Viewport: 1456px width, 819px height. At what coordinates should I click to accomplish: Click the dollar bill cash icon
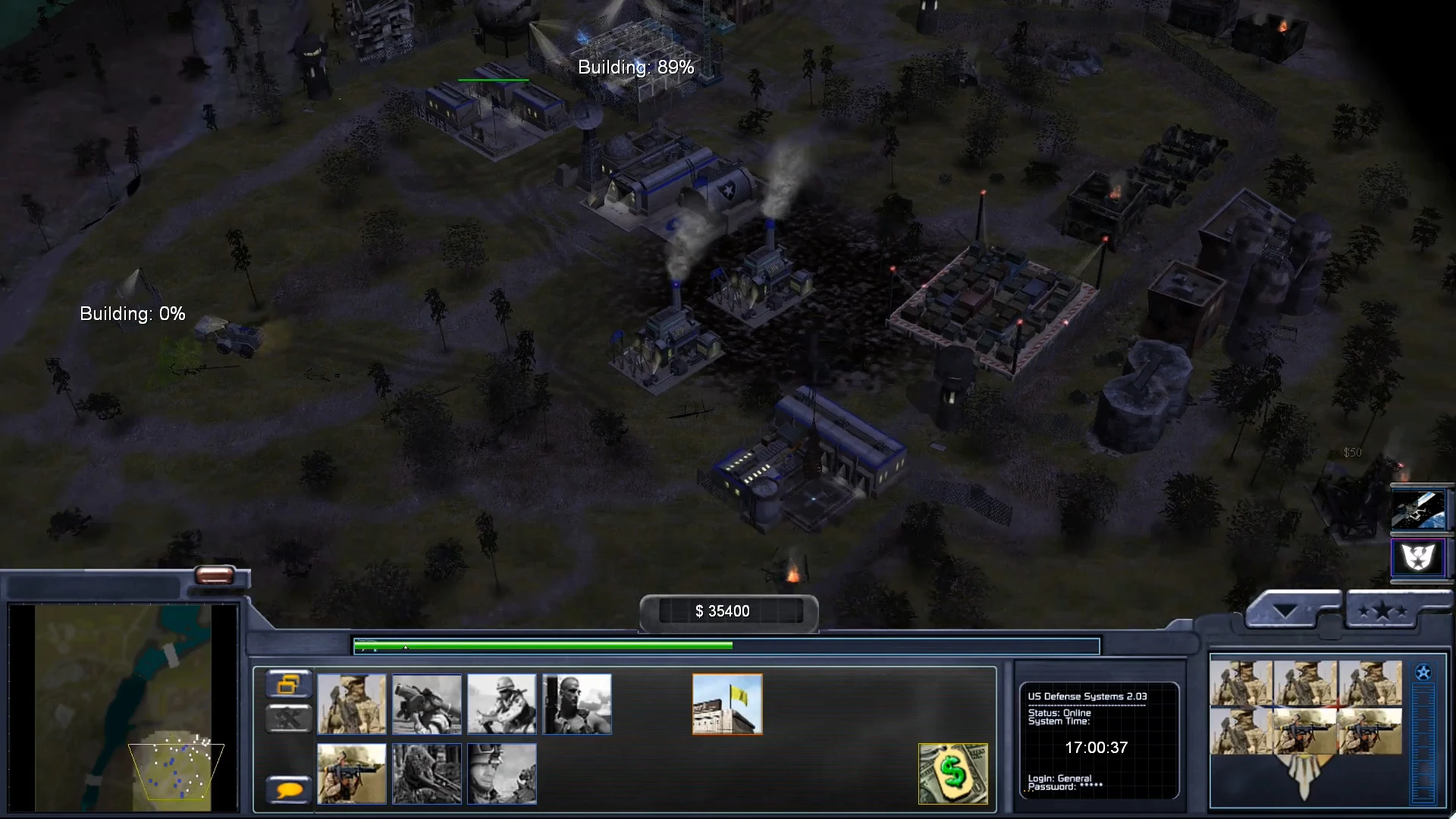pyautogui.click(x=952, y=774)
